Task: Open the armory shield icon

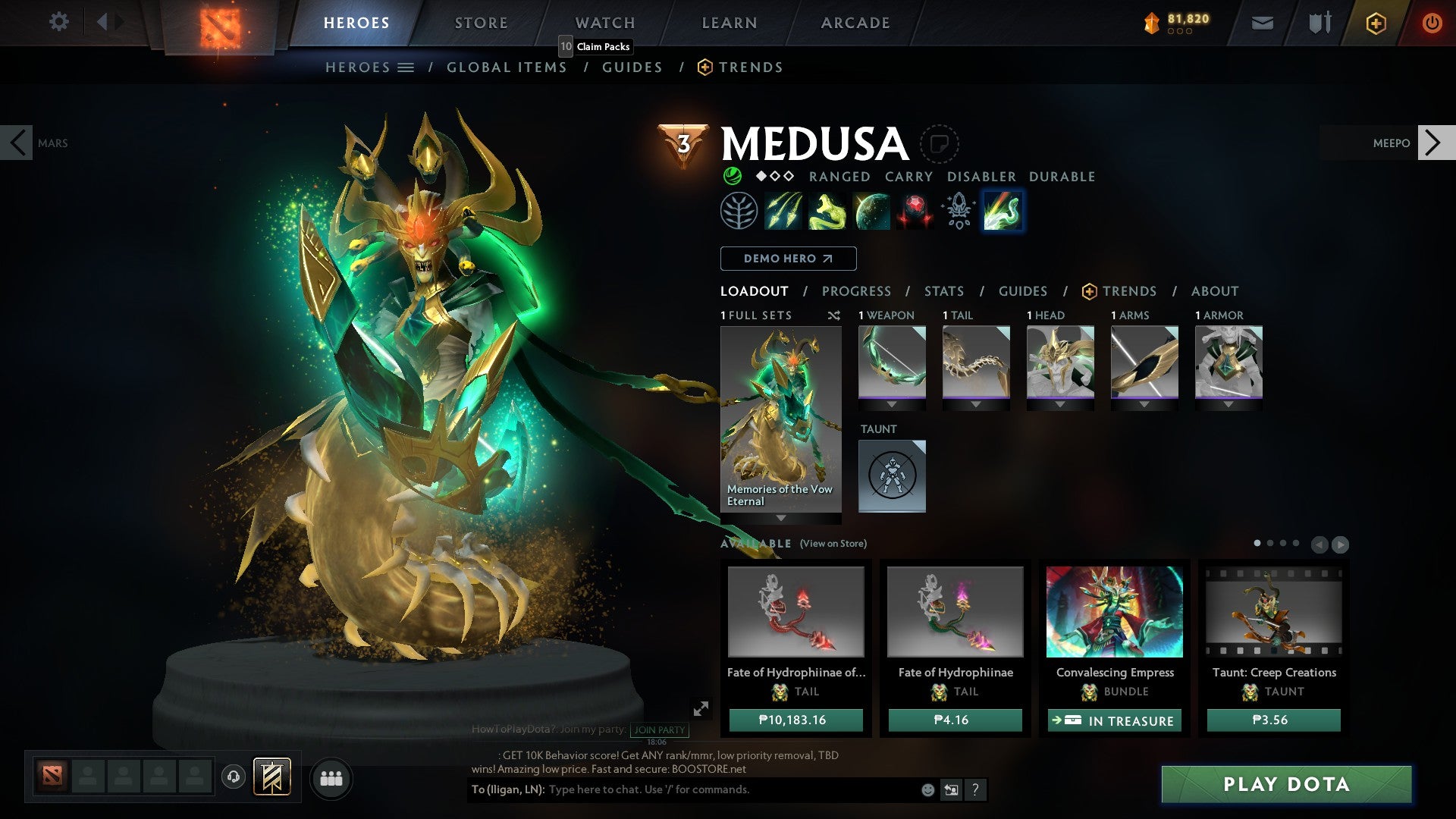Action: 1319,23
